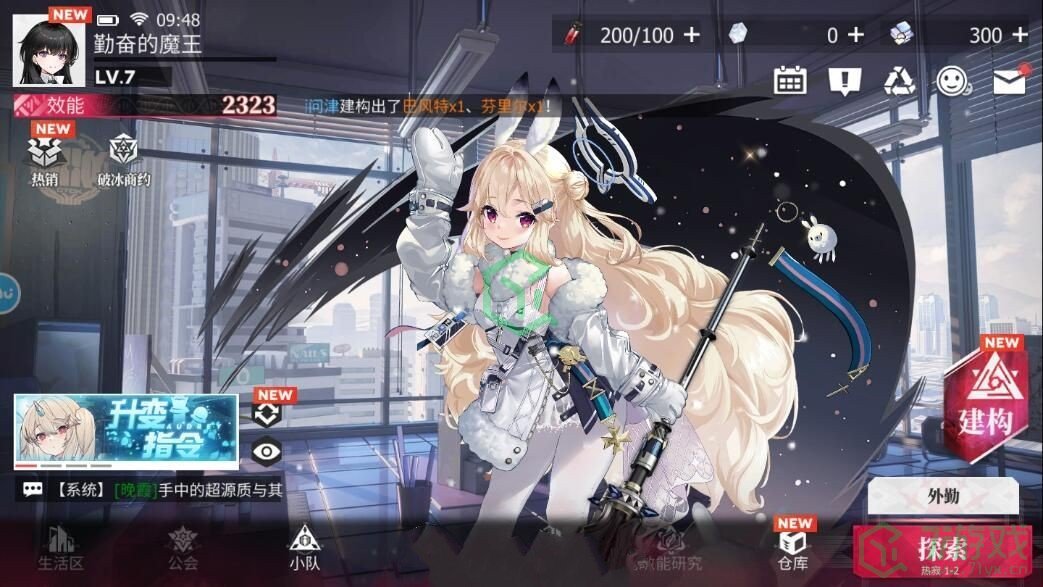Open the 仓库 warehouse
Screen dimensions: 1043x587
pyautogui.click(x=793, y=547)
